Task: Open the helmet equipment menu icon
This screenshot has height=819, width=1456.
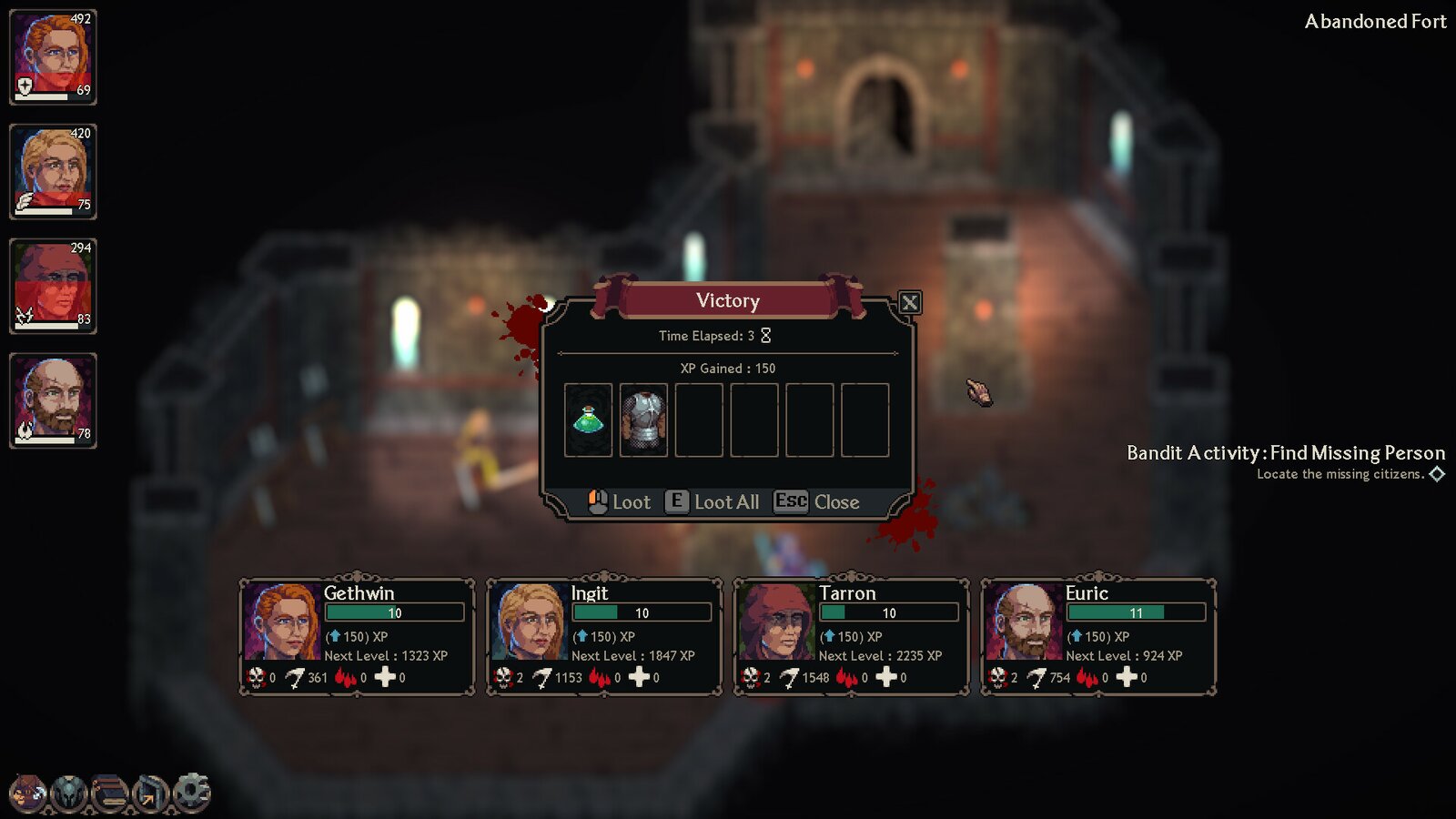Action: pyautogui.click(x=69, y=793)
